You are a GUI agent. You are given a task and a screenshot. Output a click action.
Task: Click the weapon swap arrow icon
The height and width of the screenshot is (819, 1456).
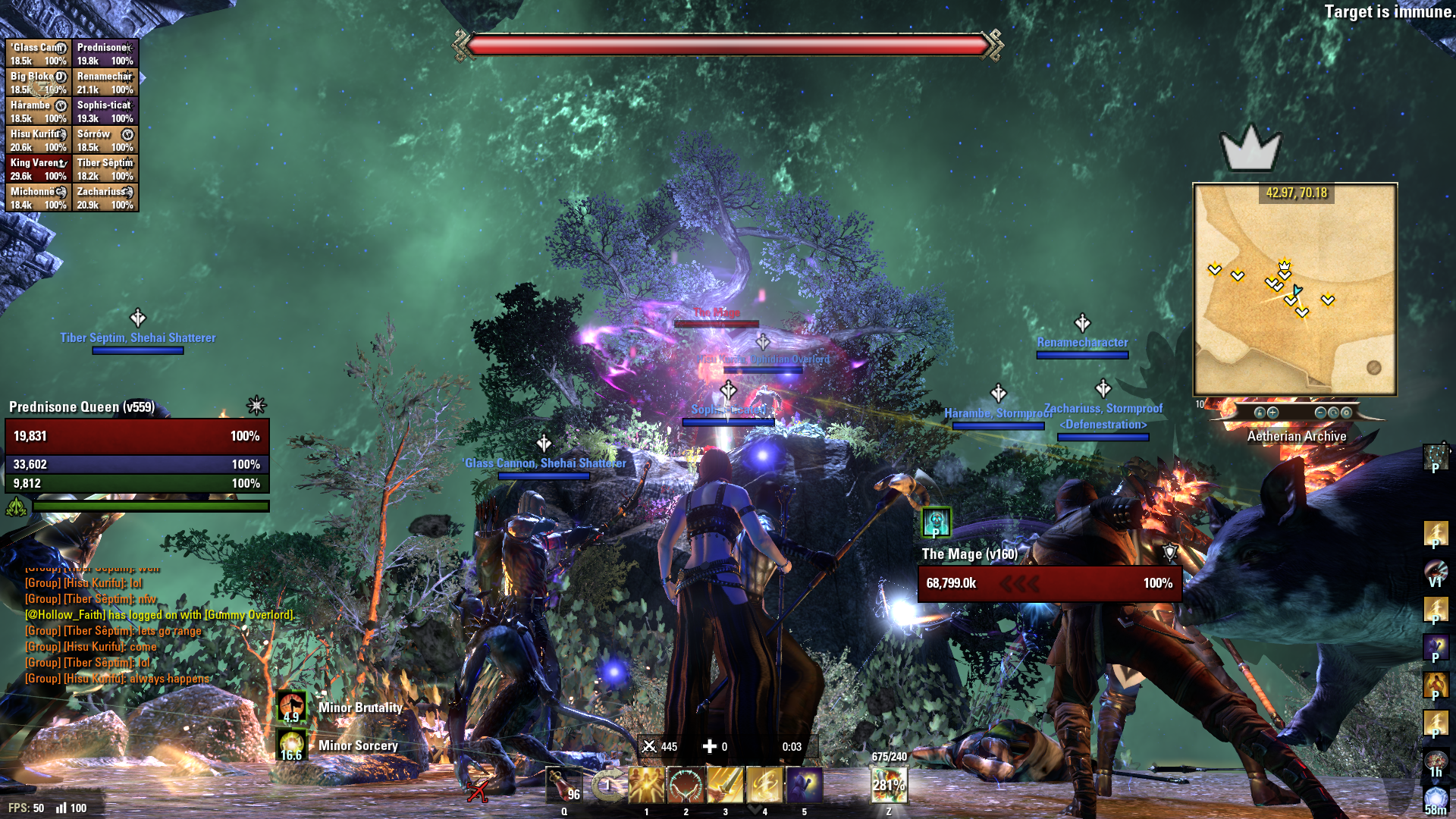click(607, 785)
